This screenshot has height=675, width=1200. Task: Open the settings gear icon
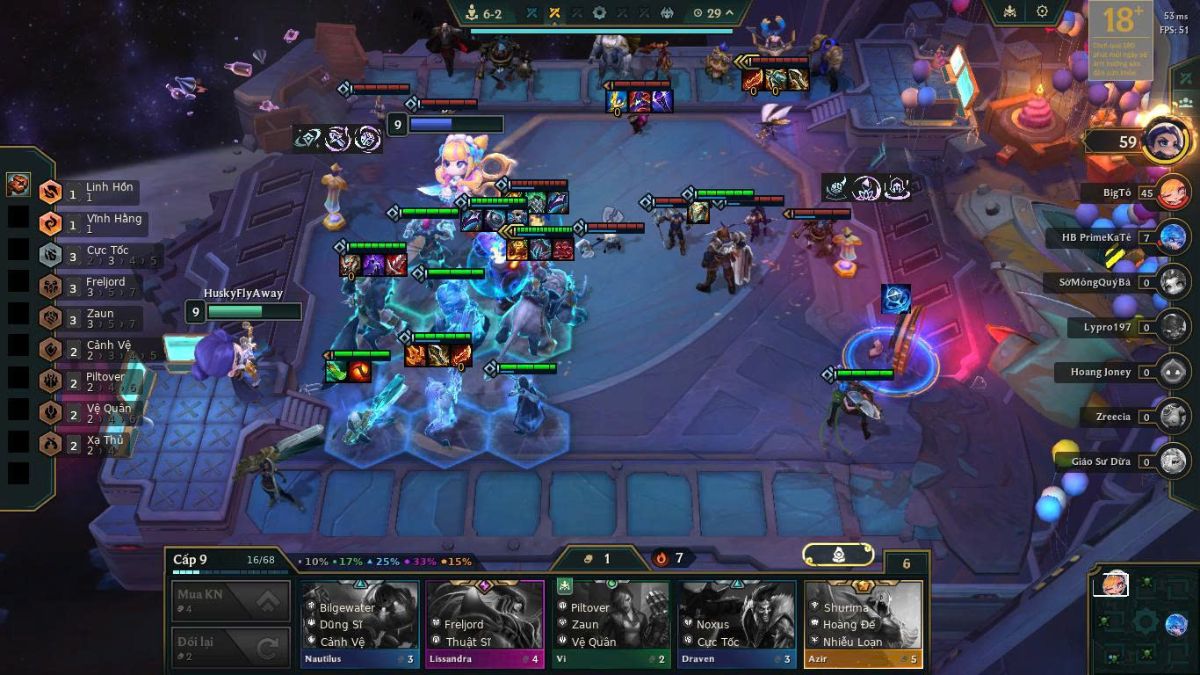point(1042,12)
